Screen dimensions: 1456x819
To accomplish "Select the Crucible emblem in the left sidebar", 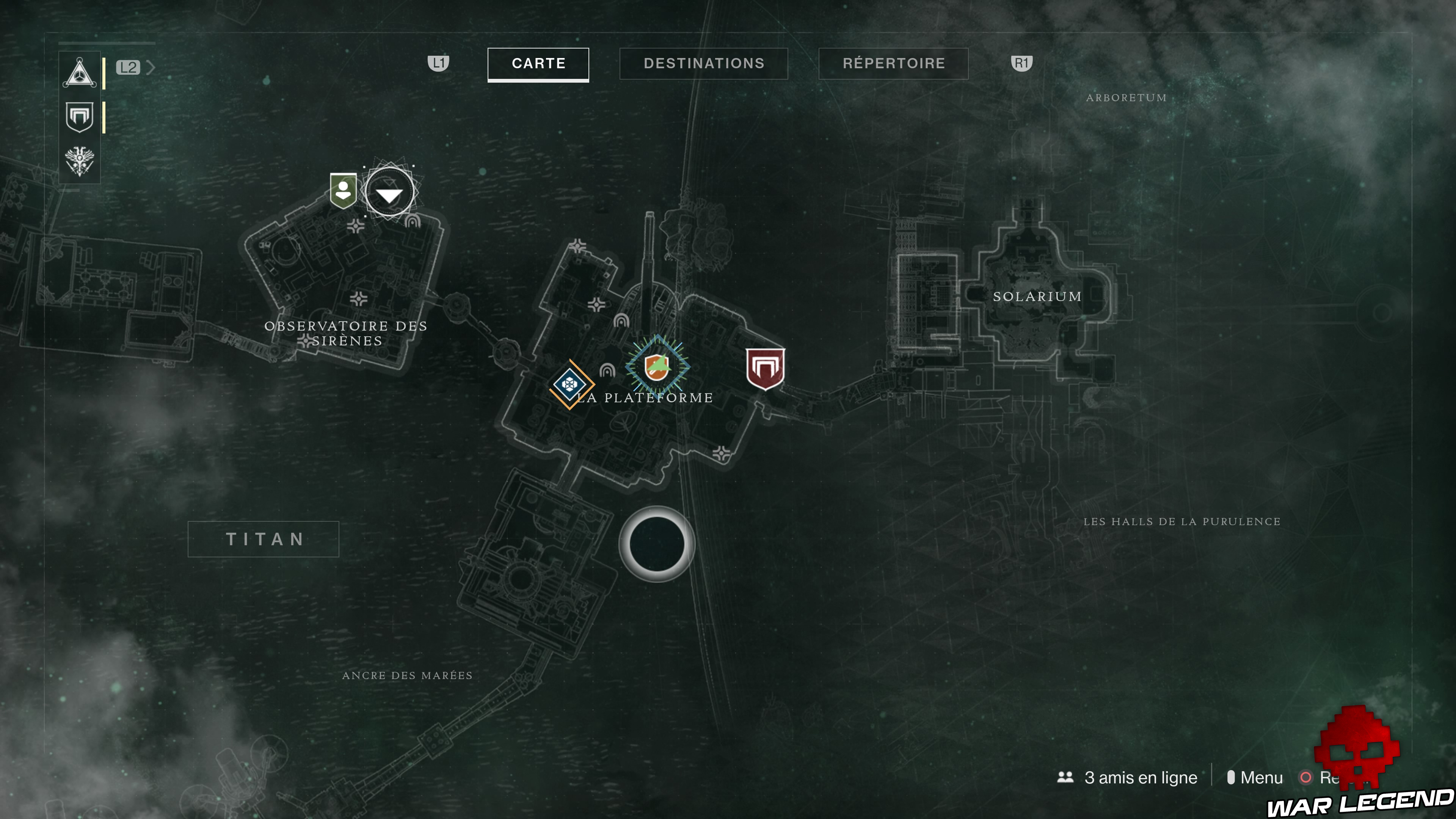I will [80, 118].
